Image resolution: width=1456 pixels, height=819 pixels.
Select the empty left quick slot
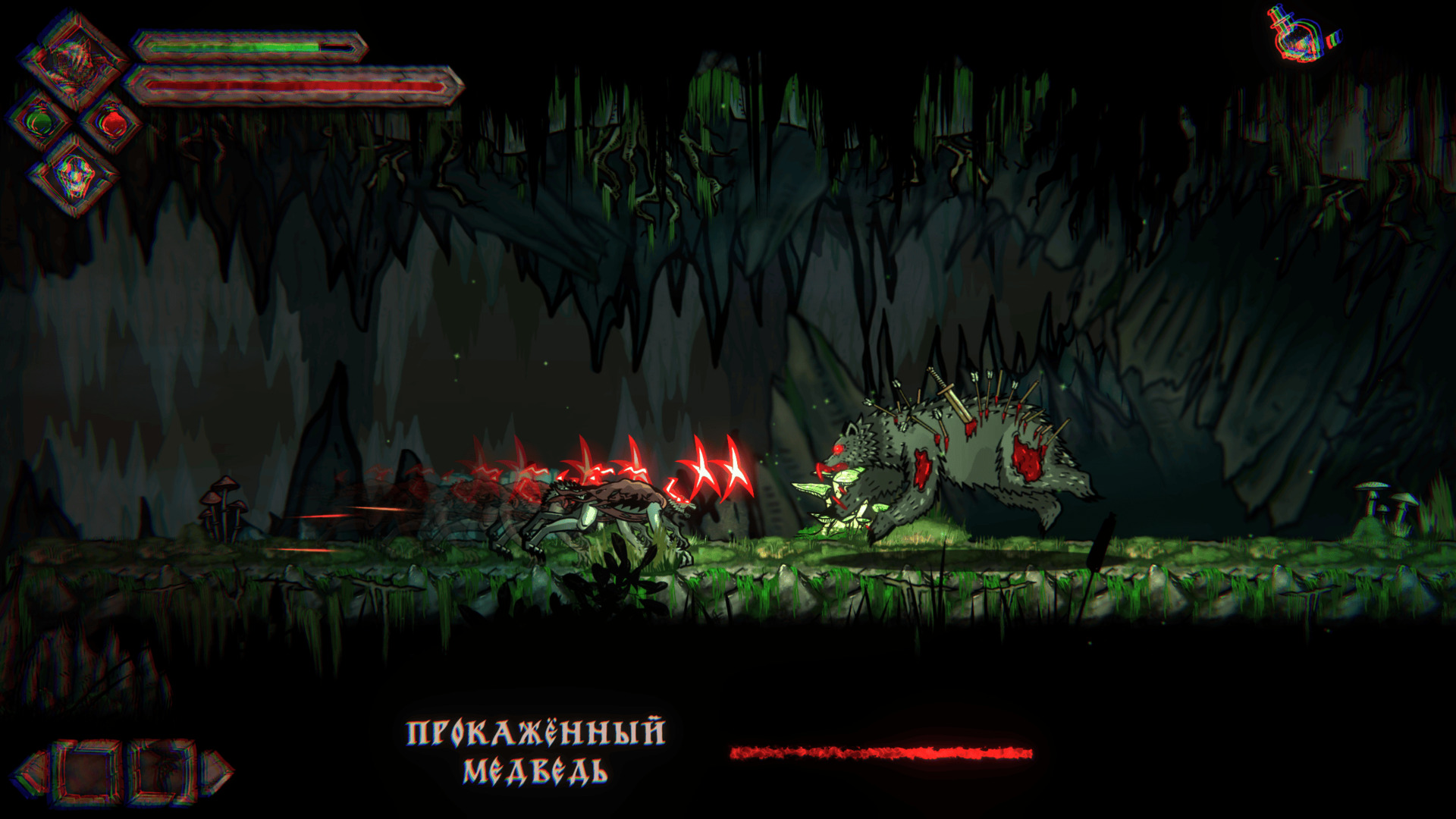(87, 773)
